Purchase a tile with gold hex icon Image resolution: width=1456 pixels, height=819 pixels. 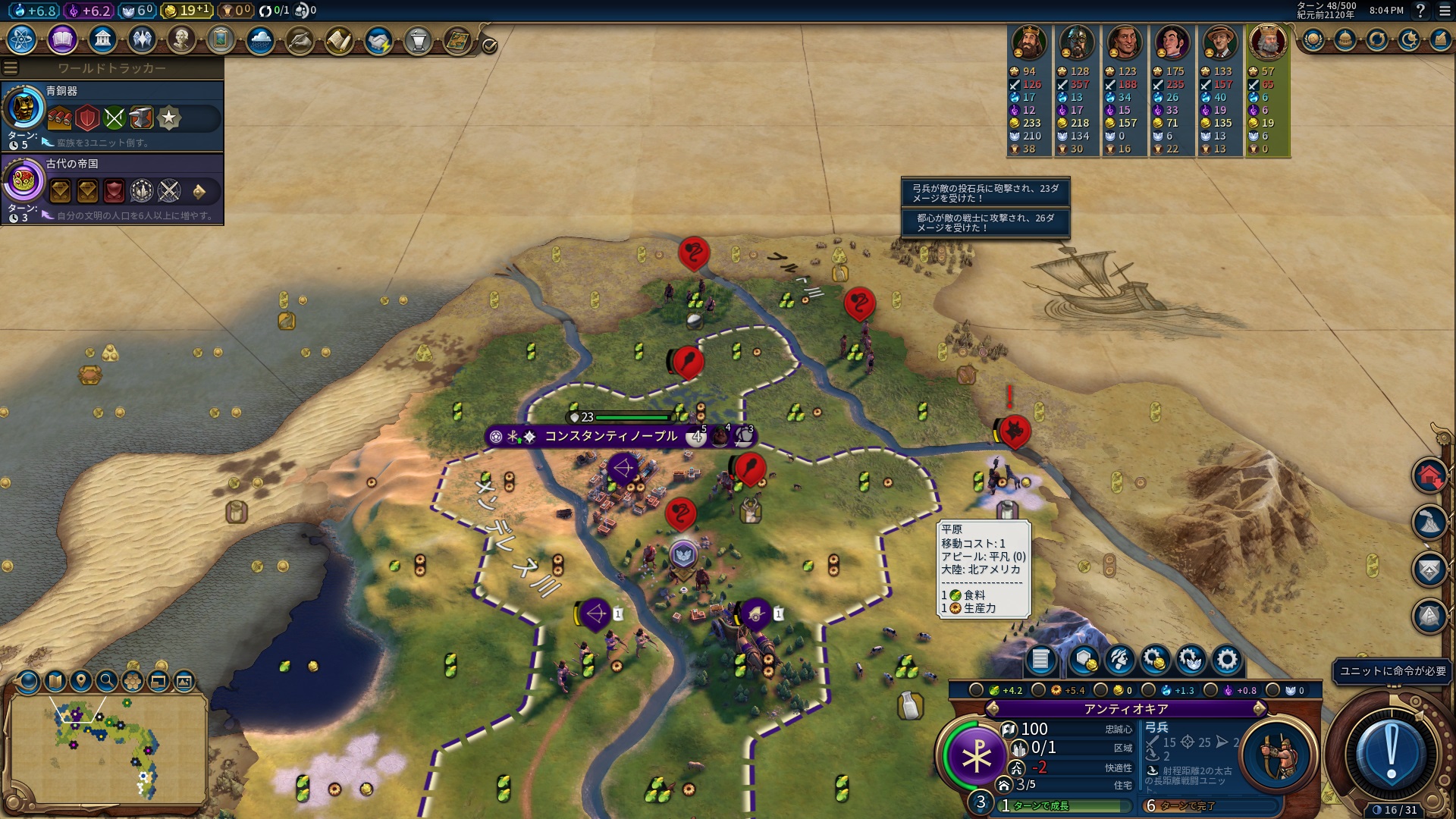[x=1085, y=661]
